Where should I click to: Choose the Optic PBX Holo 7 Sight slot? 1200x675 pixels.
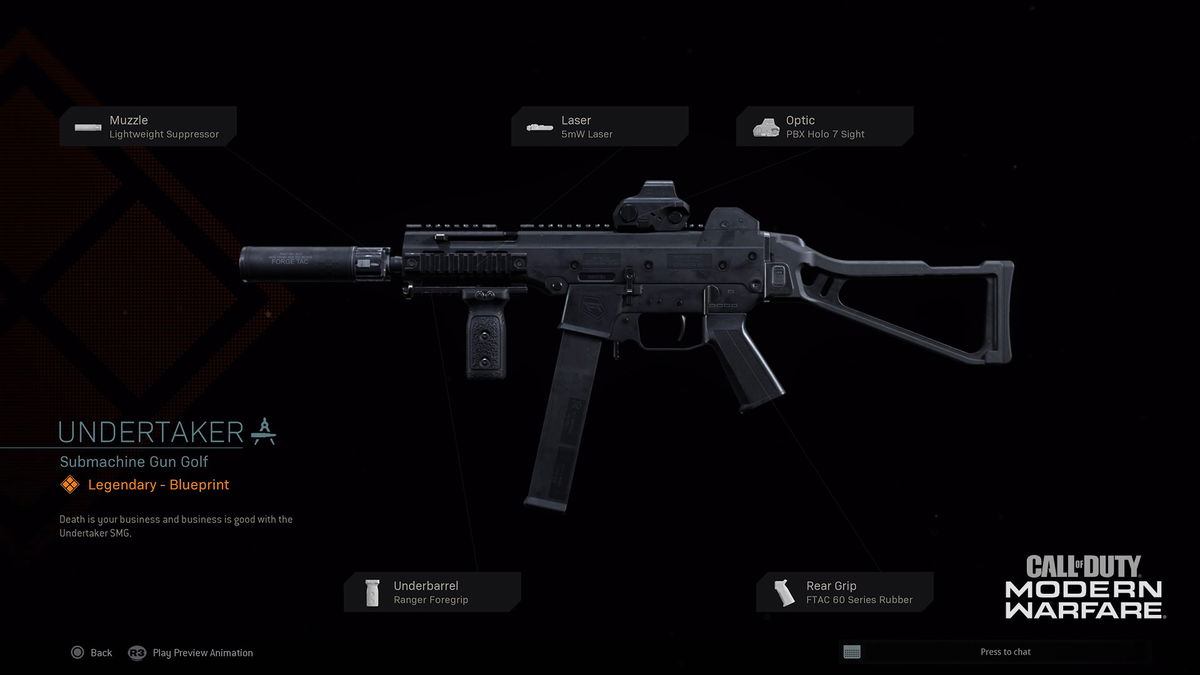(824, 127)
